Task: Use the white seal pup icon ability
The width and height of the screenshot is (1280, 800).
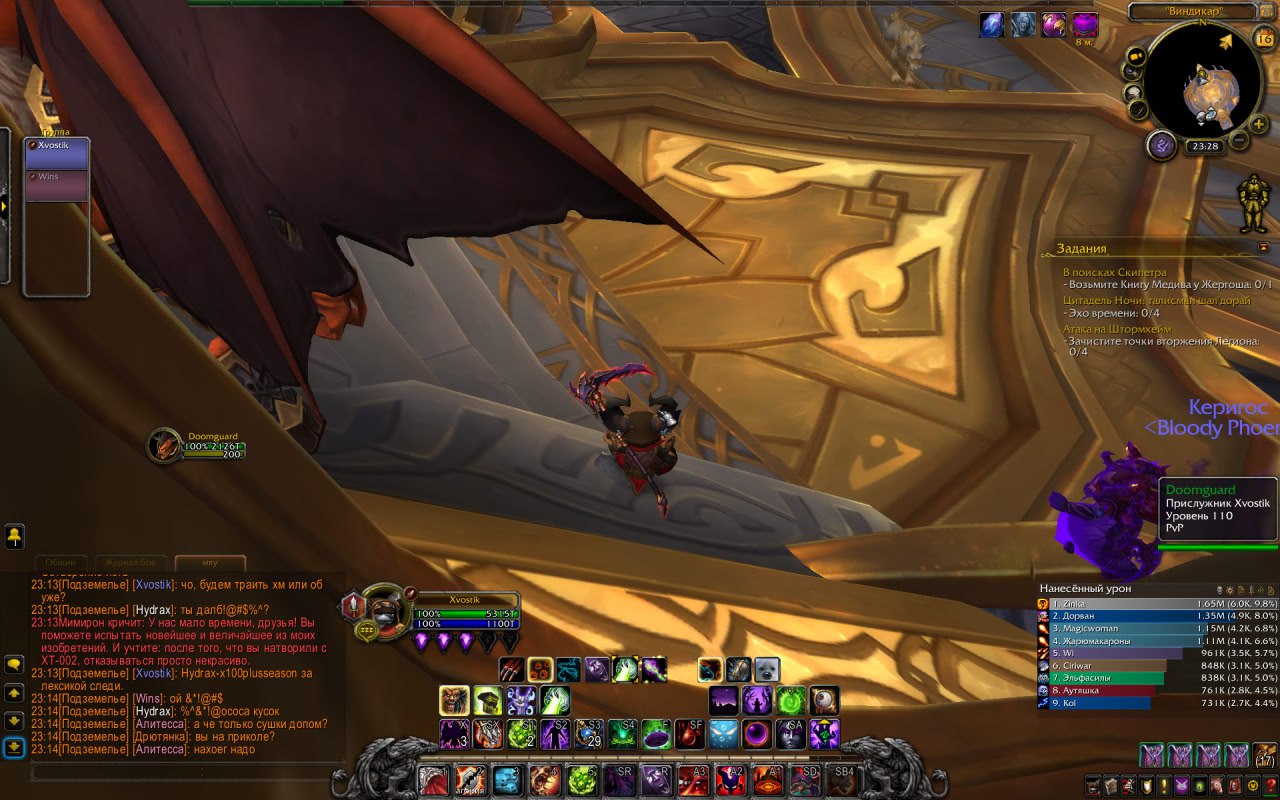Action: coord(767,670)
